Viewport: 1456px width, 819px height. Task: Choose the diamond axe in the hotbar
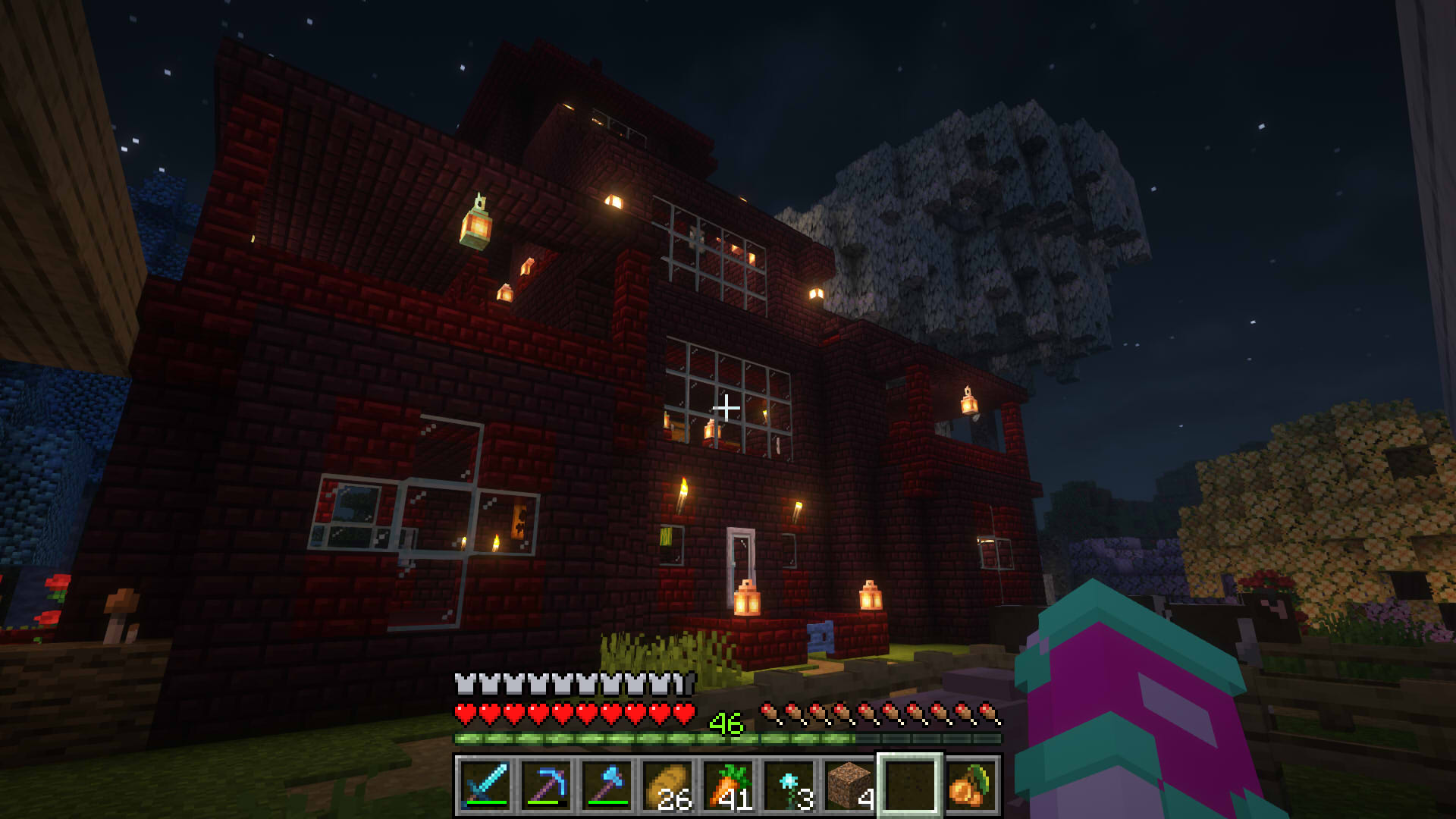pos(607,785)
